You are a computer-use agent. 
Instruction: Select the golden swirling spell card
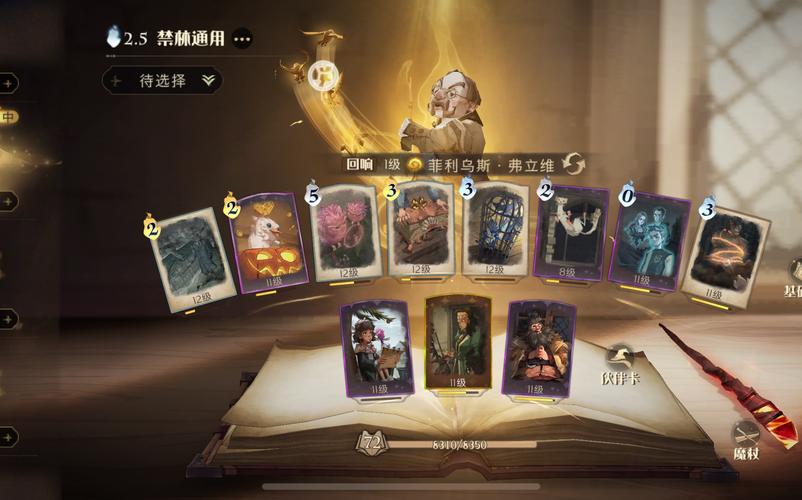click(x=722, y=251)
